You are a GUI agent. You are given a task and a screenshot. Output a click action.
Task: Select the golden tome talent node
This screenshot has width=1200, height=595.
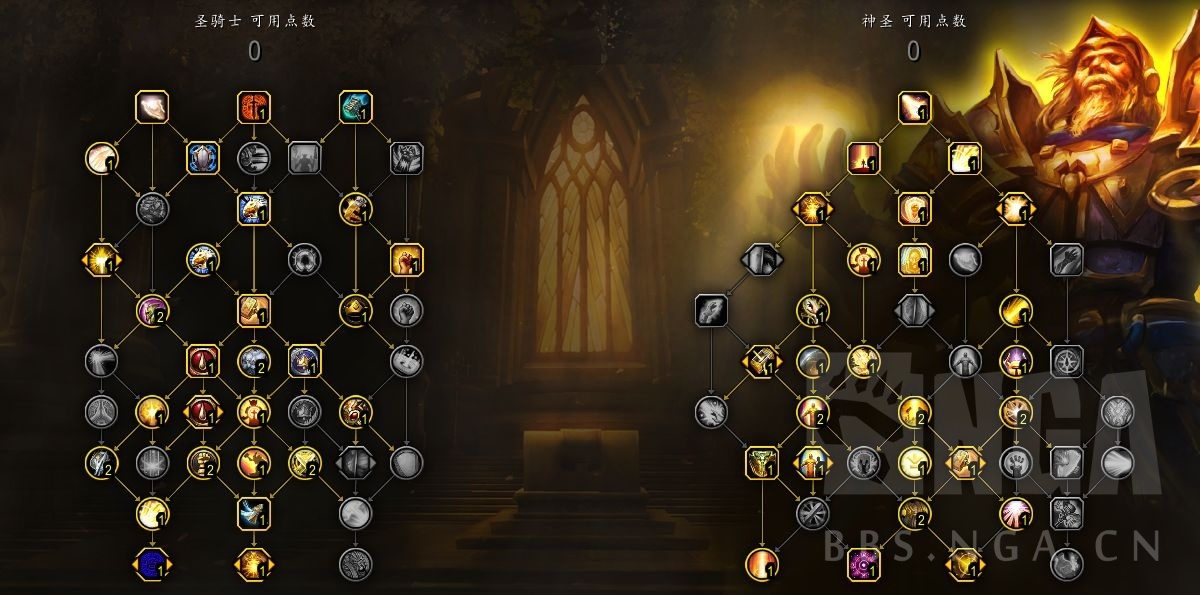pos(254,311)
